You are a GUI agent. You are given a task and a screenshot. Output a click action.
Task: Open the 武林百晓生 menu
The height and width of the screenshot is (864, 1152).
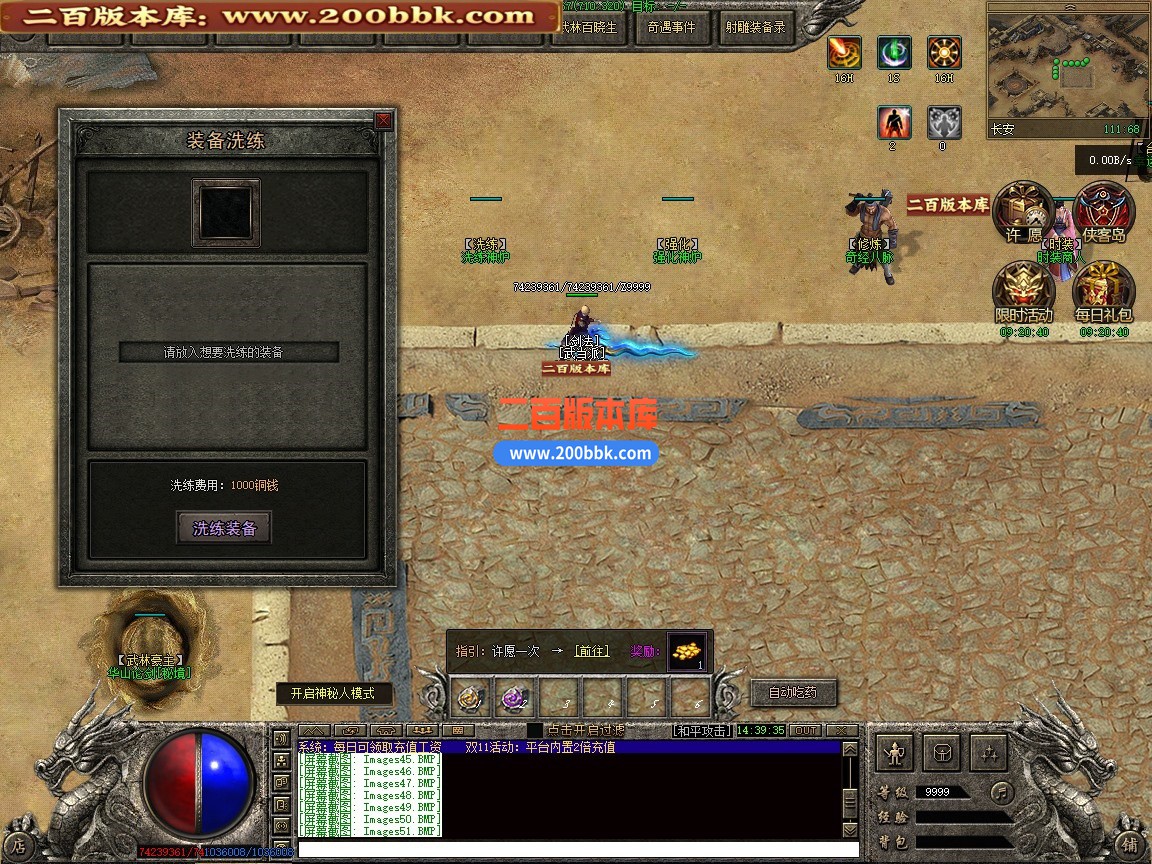click(x=589, y=28)
